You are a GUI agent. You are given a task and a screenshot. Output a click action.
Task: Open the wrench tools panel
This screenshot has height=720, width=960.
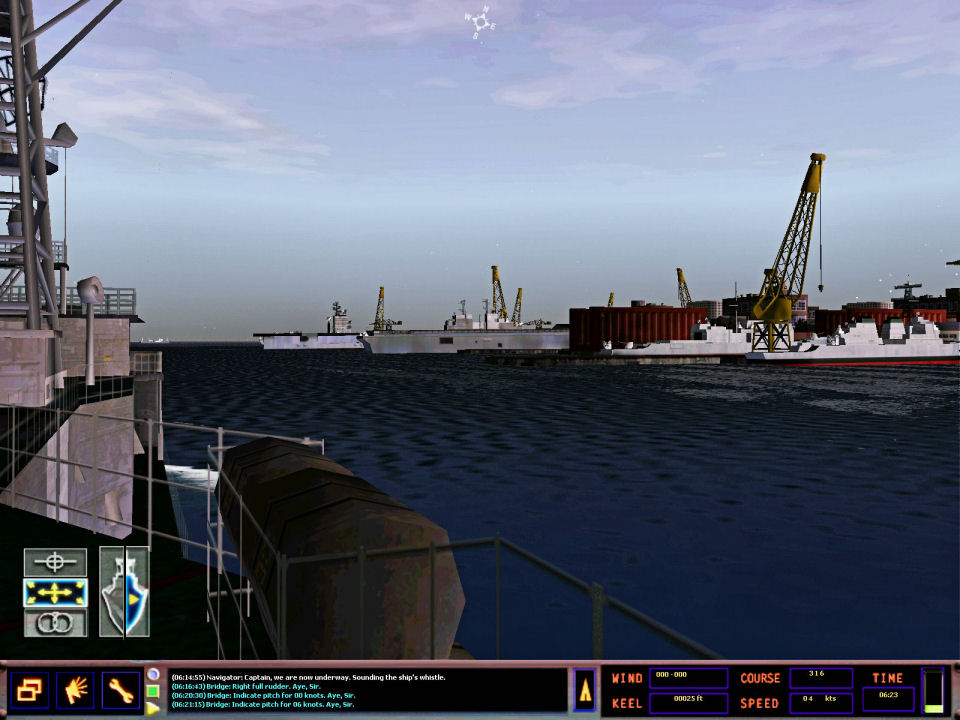pos(120,690)
